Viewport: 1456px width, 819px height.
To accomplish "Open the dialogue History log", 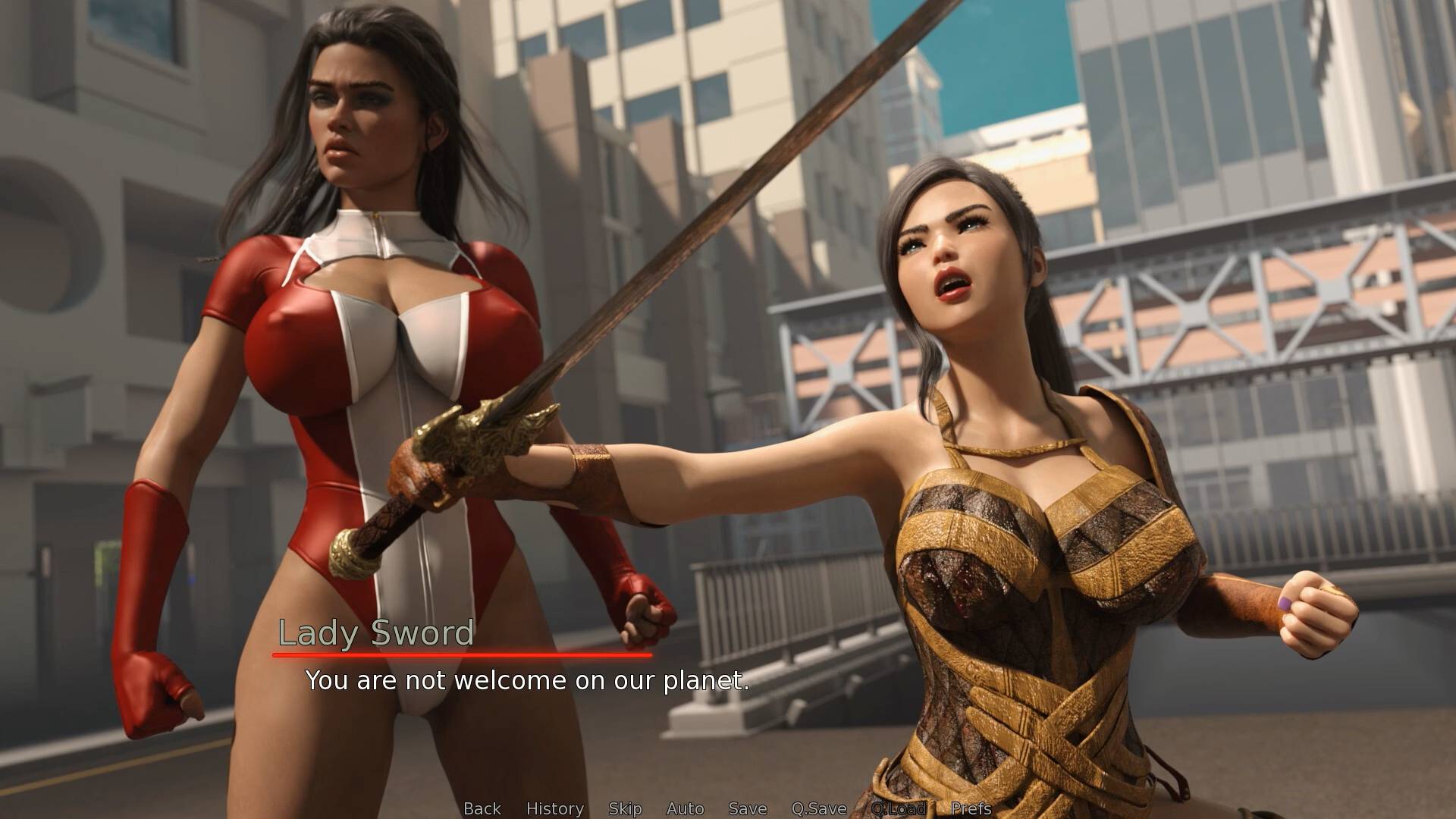I will (x=555, y=808).
